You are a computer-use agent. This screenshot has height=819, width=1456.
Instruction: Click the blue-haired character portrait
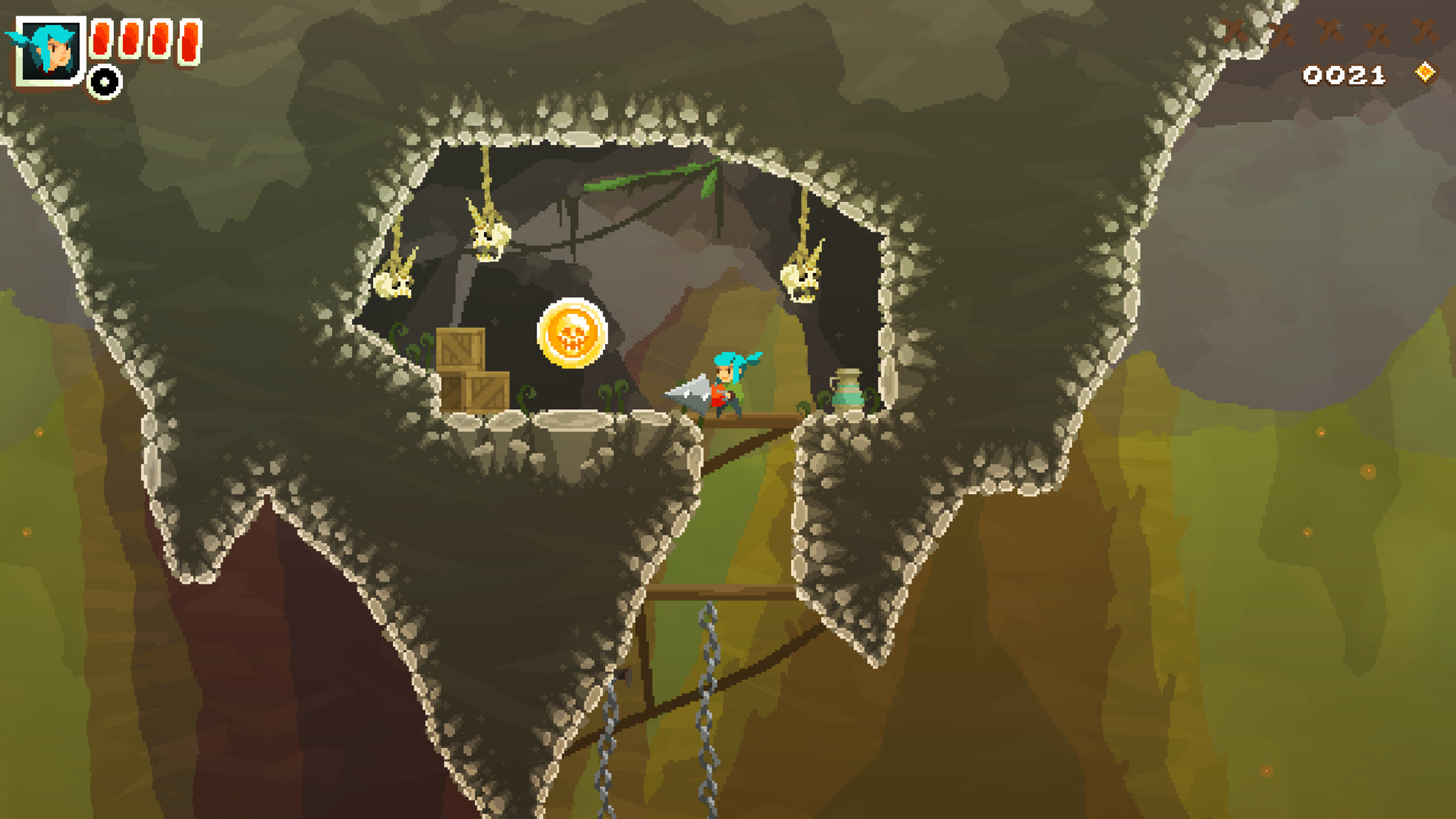[50, 51]
